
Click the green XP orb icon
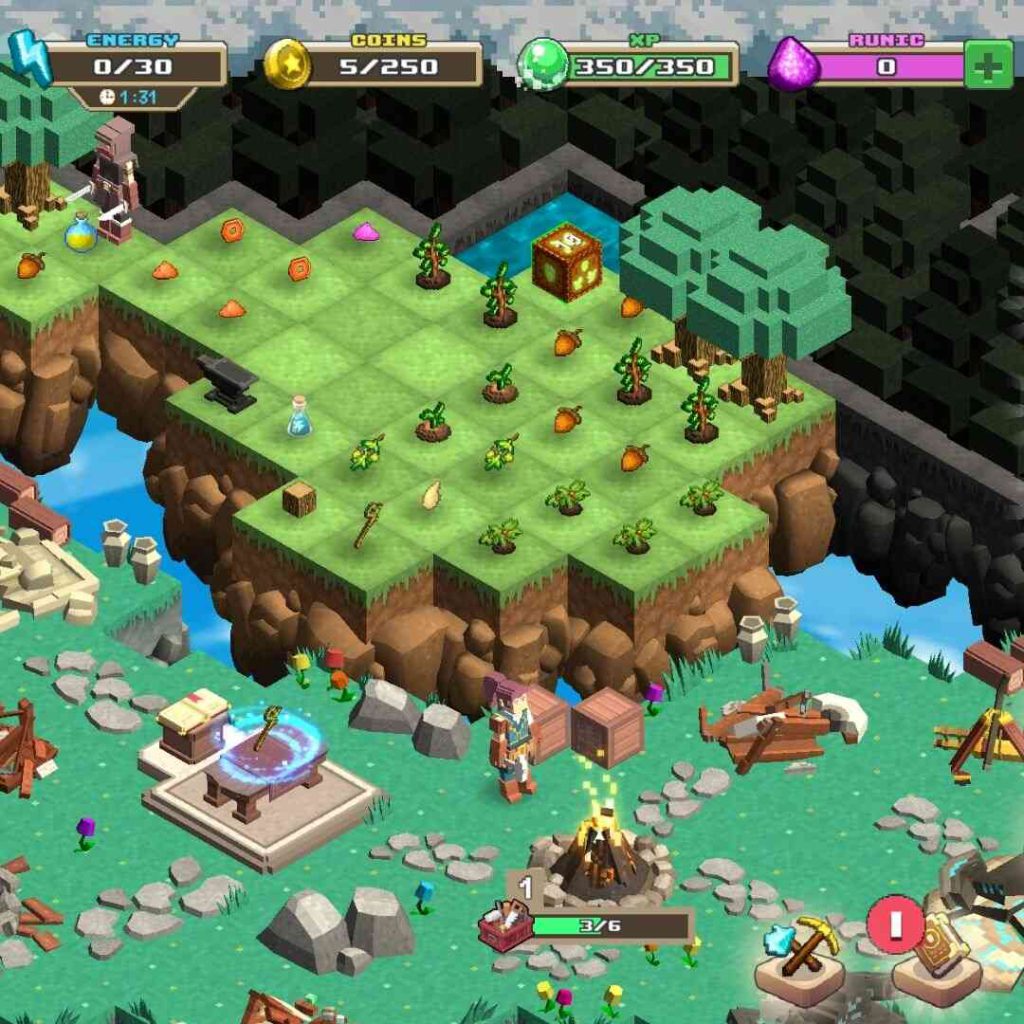tap(543, 65)
